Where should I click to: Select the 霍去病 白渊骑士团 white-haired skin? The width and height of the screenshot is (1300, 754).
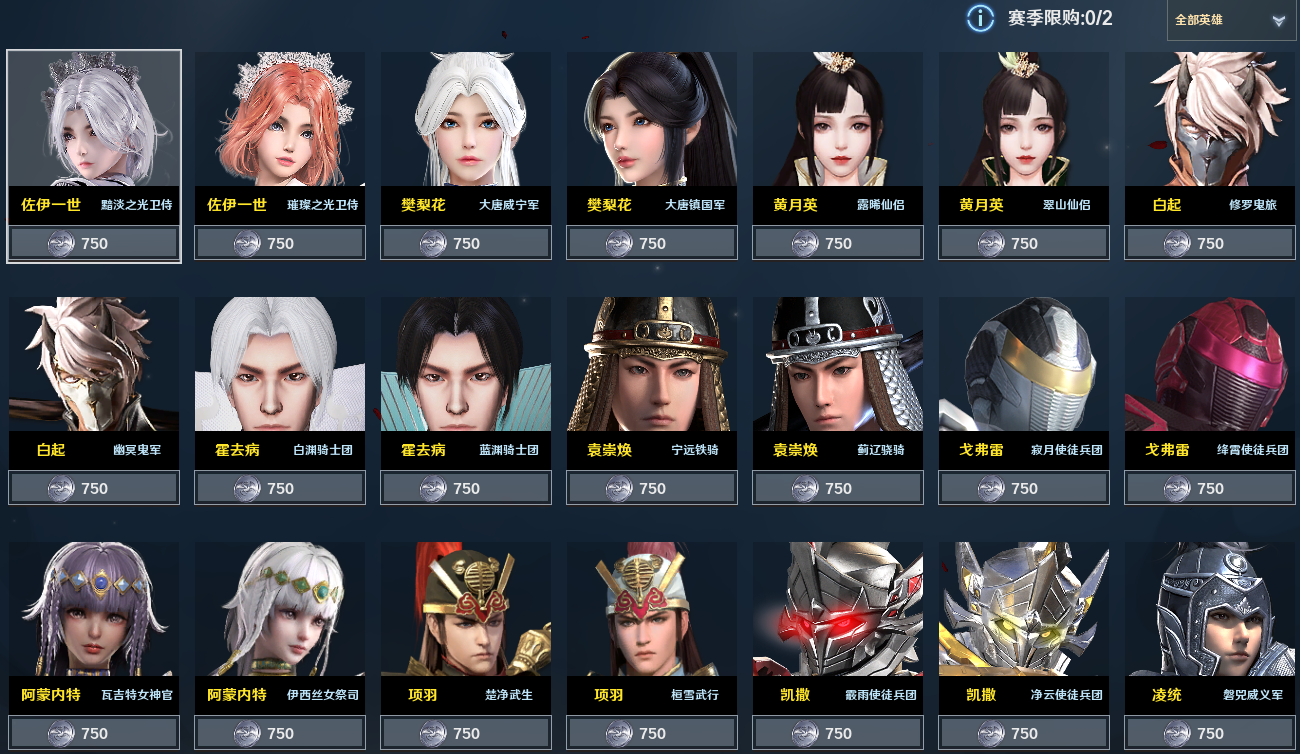(280, 365)
